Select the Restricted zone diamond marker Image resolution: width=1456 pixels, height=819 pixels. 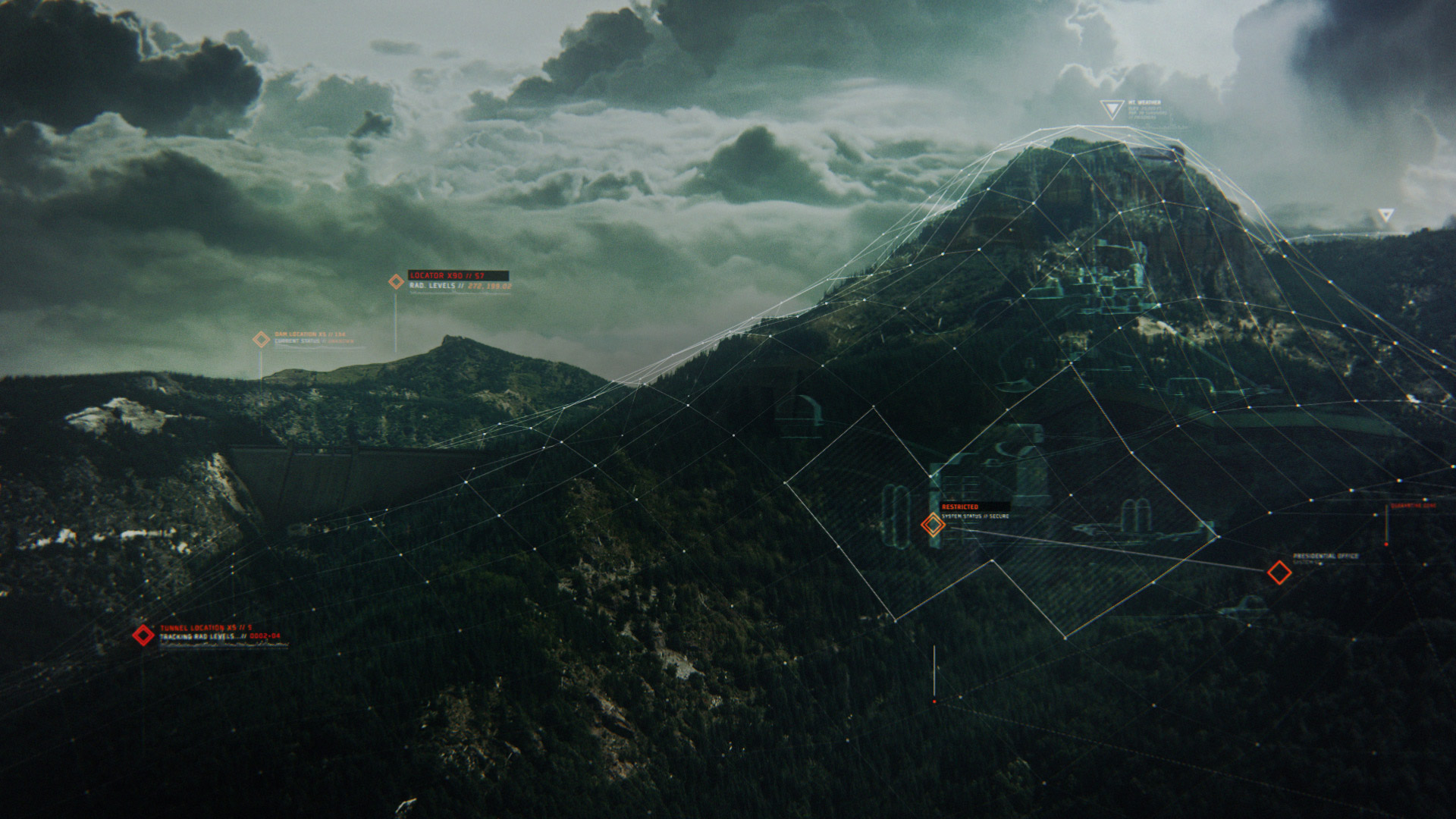[933, 524]
